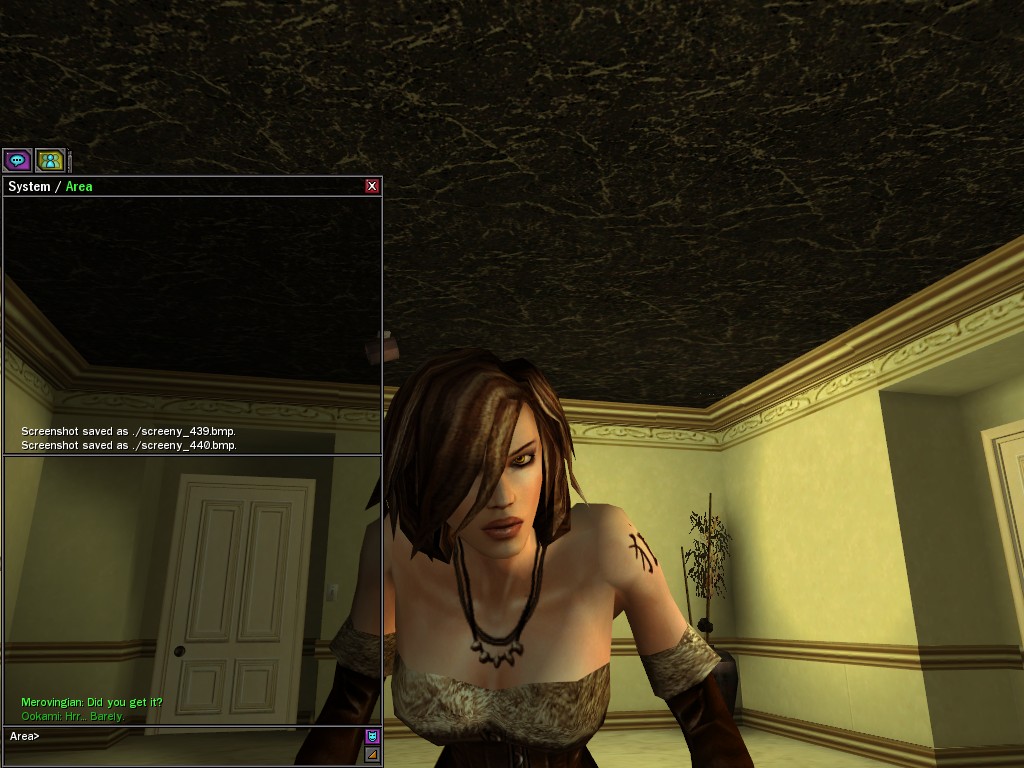Switch to the green Area channel tab
Image resolution: width=1024 pixels, height=768 pixels.
tap(79, 187)
